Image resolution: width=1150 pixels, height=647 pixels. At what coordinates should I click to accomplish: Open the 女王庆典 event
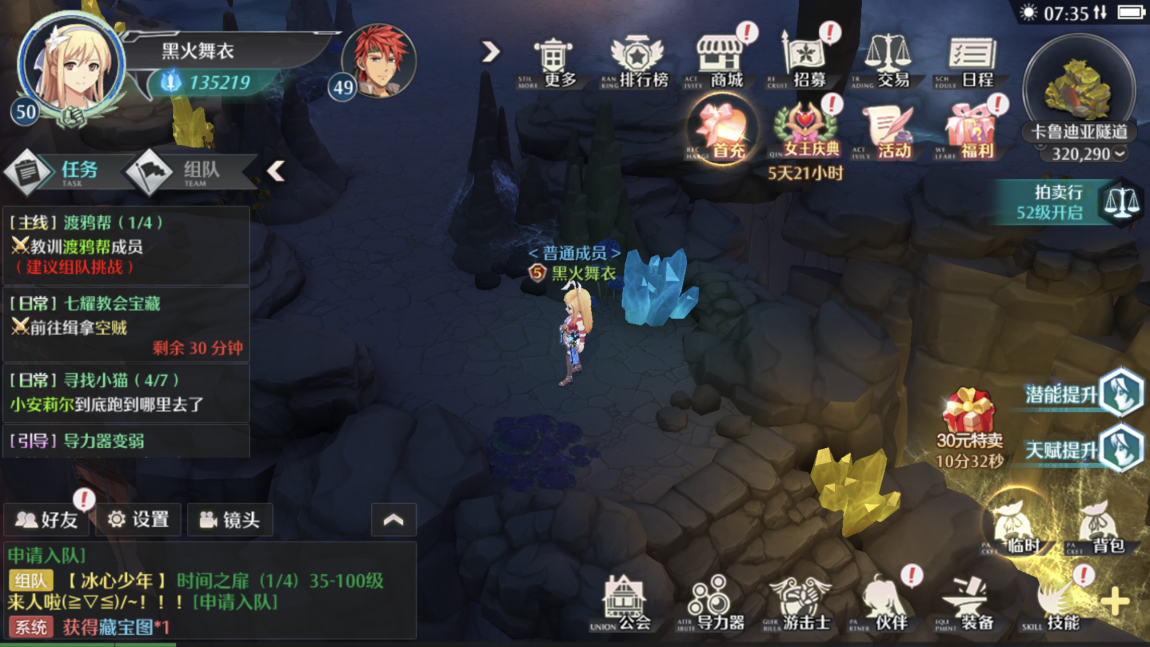tap(809, 134)
